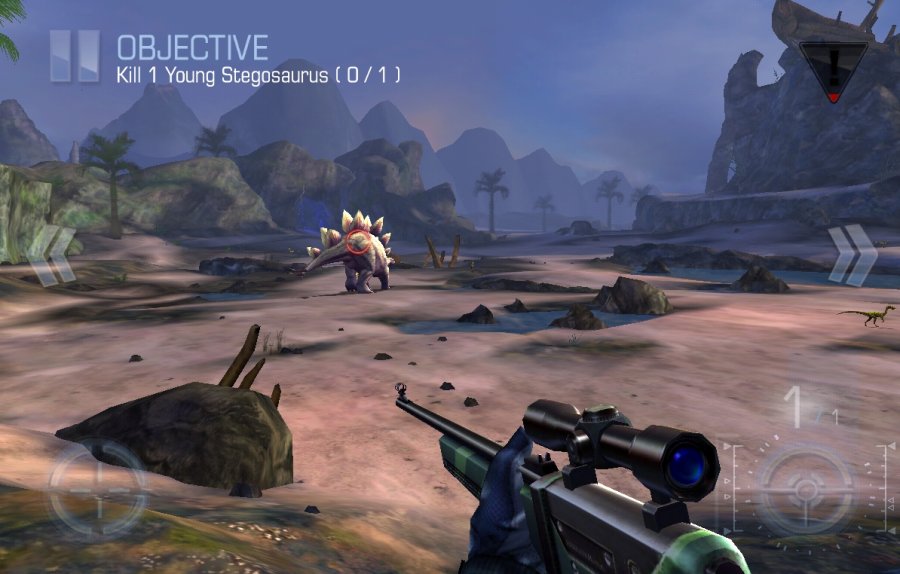Pause the game with the pause button

(x=76, y=56)
